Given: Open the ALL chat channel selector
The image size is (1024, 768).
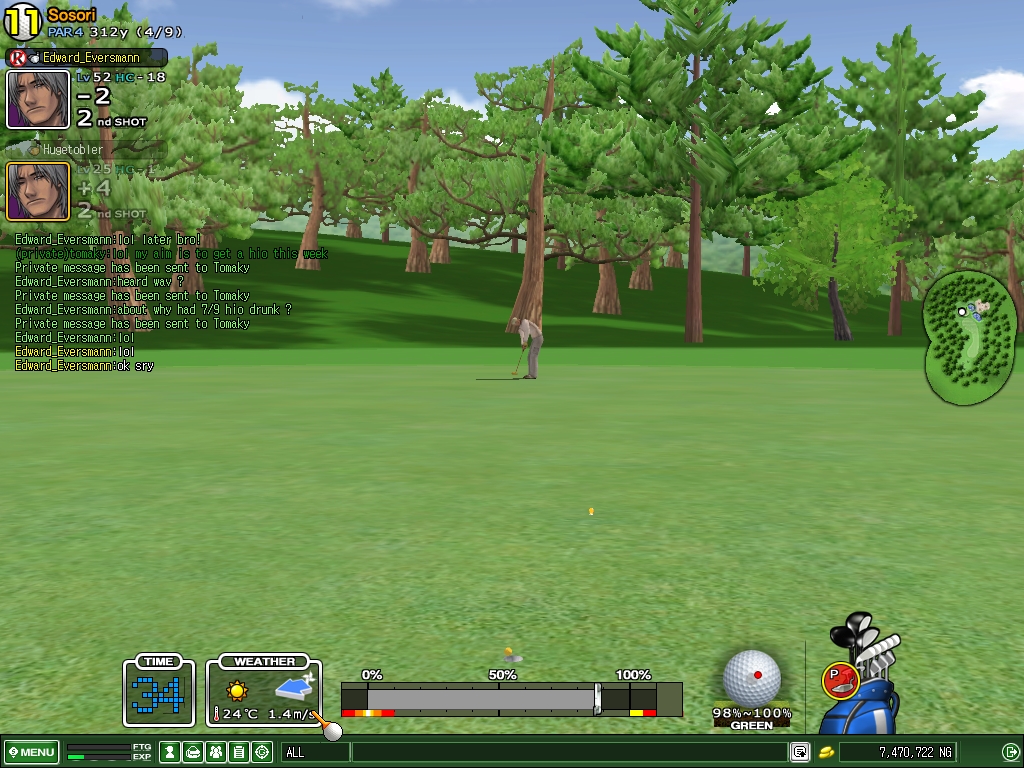Looking at the screenshot, I should coord(315,752).
